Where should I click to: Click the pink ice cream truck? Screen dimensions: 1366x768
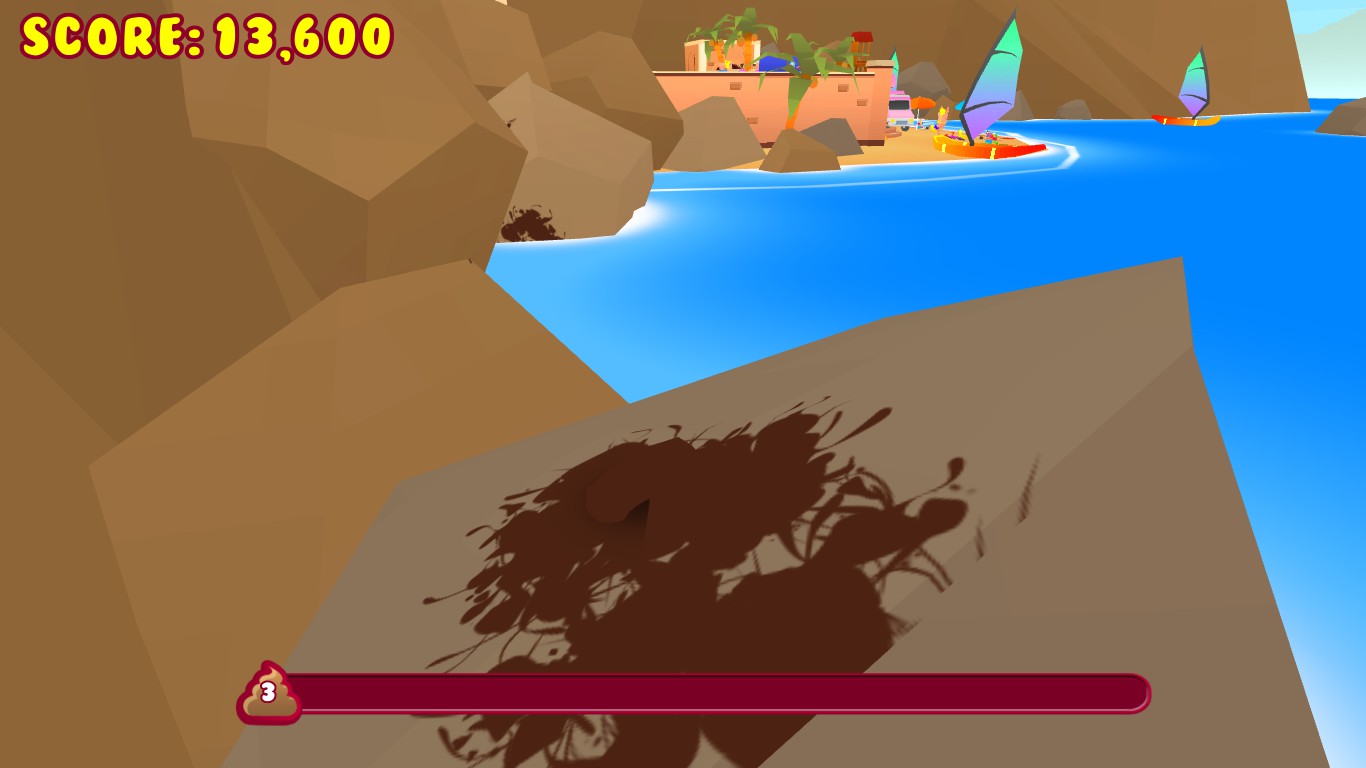click(900, 112)
